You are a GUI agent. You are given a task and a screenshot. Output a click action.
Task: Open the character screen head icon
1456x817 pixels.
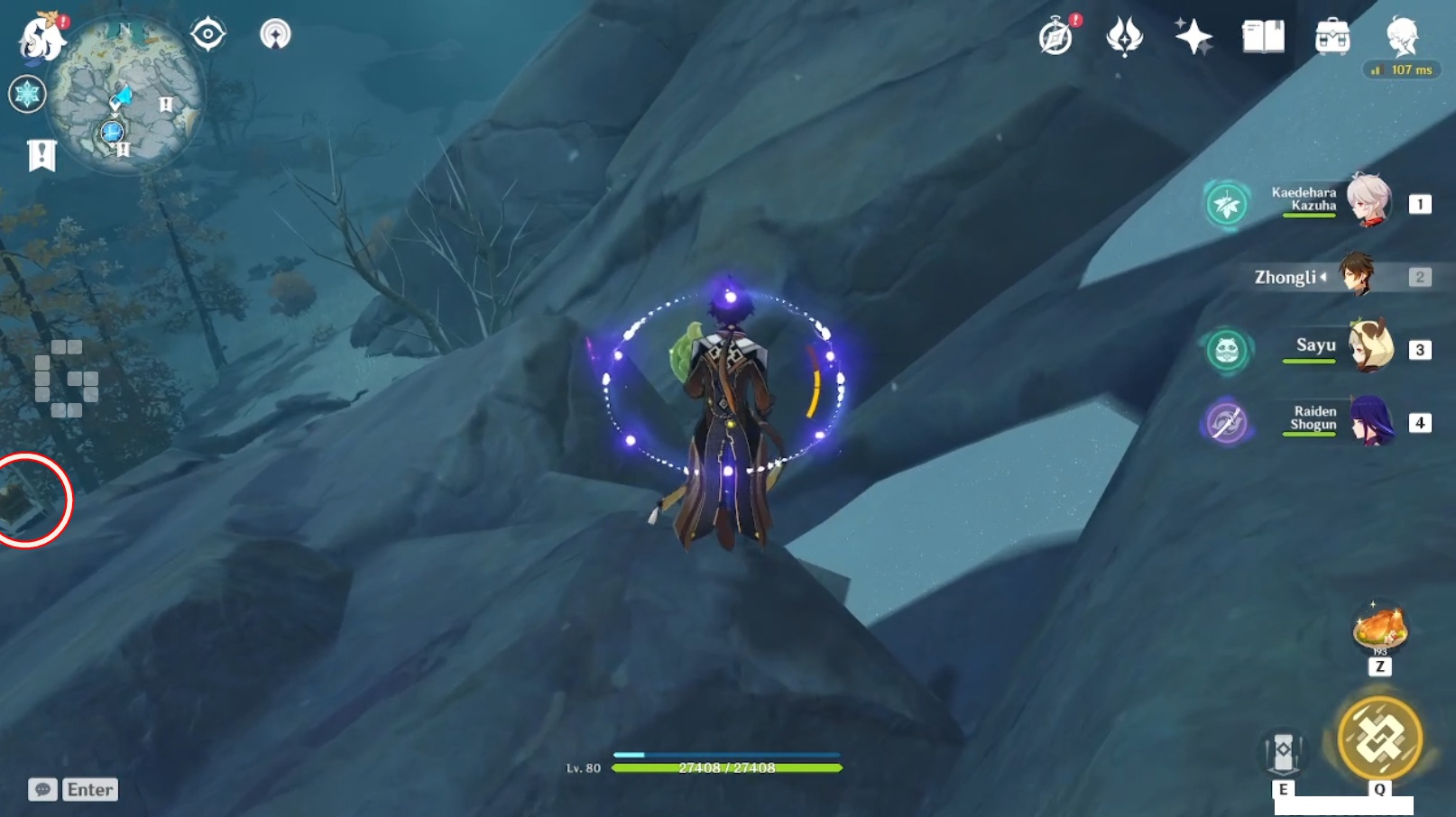1402,37
